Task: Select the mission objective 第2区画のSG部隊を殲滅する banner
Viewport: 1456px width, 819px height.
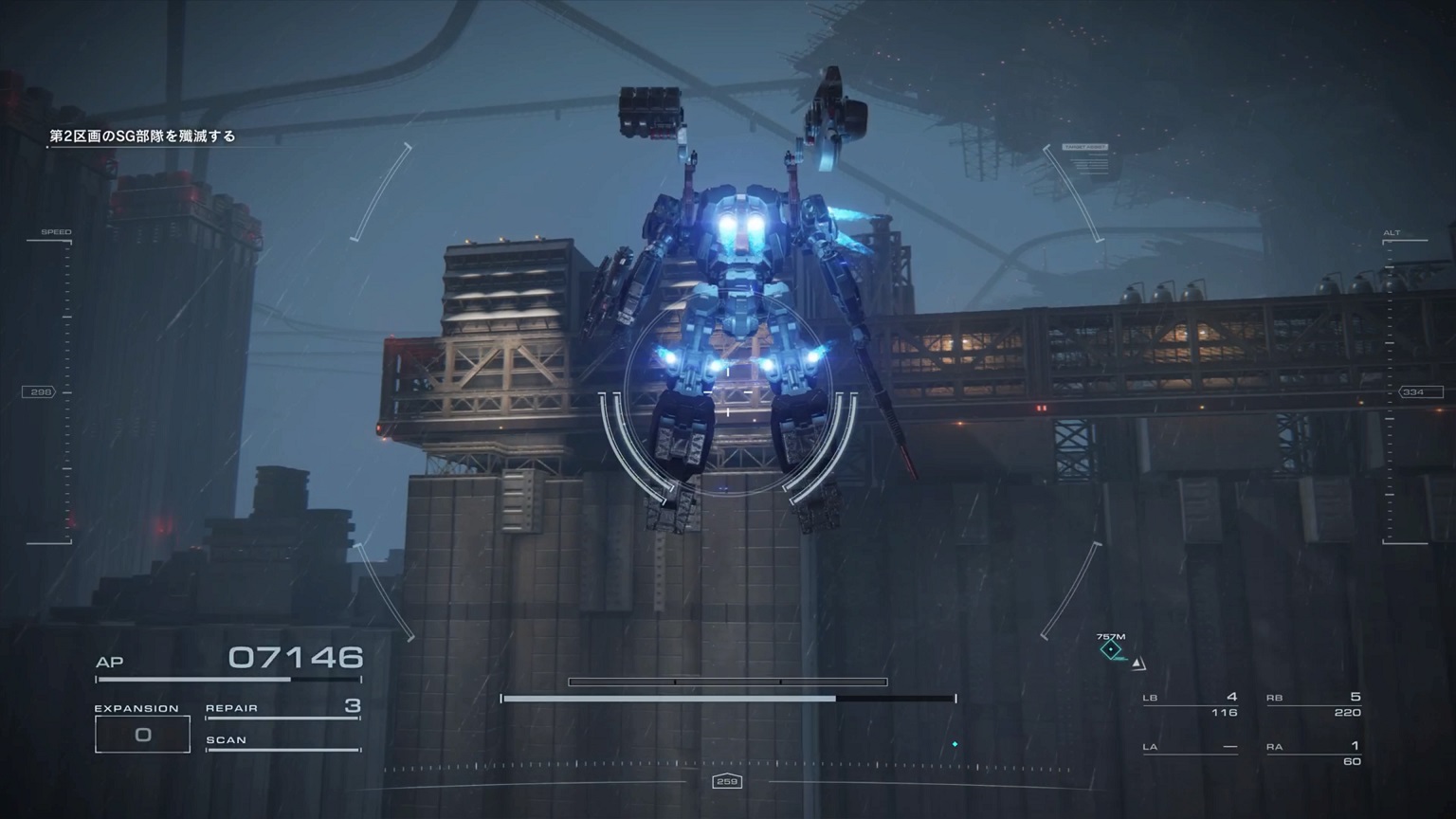Action: tap(142, 136)
